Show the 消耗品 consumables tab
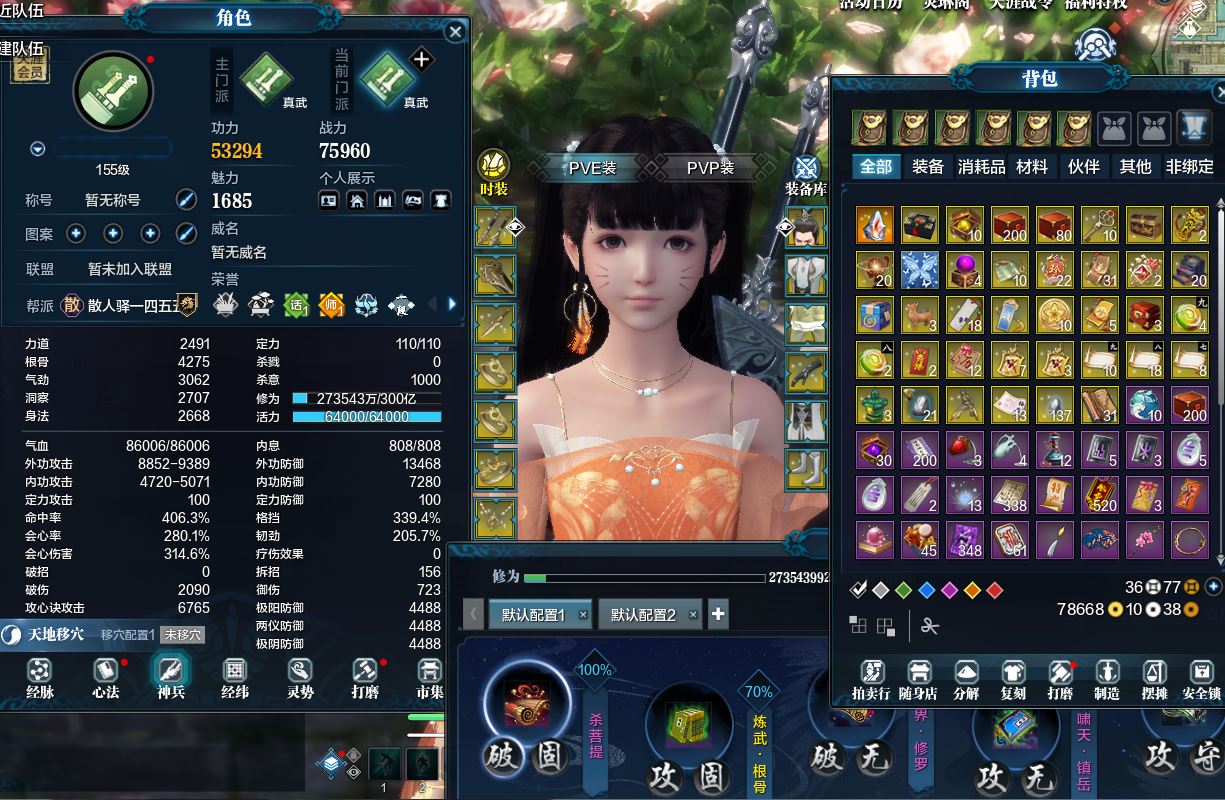 click(x=981, y=167)
